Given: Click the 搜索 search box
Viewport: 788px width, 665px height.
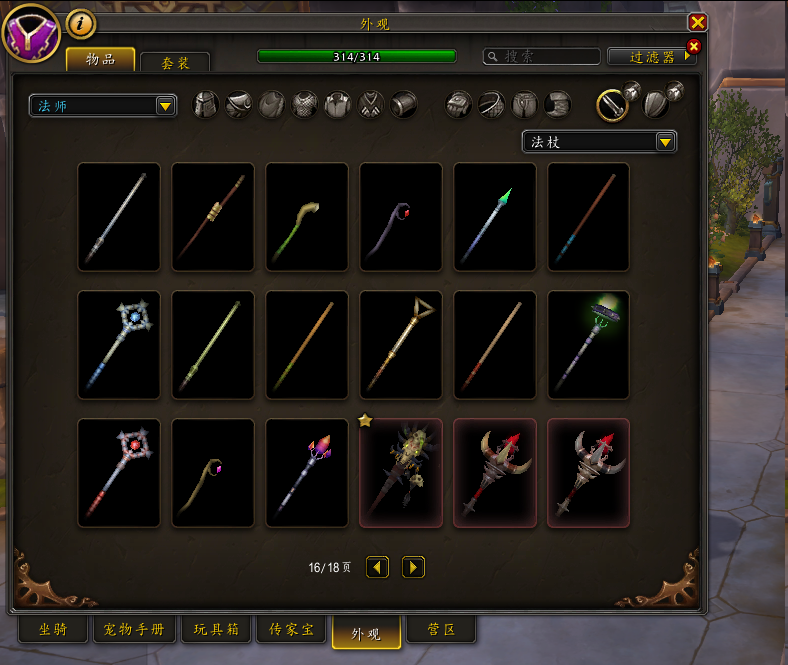Looking at the screenshot, I should pos(542,57).
